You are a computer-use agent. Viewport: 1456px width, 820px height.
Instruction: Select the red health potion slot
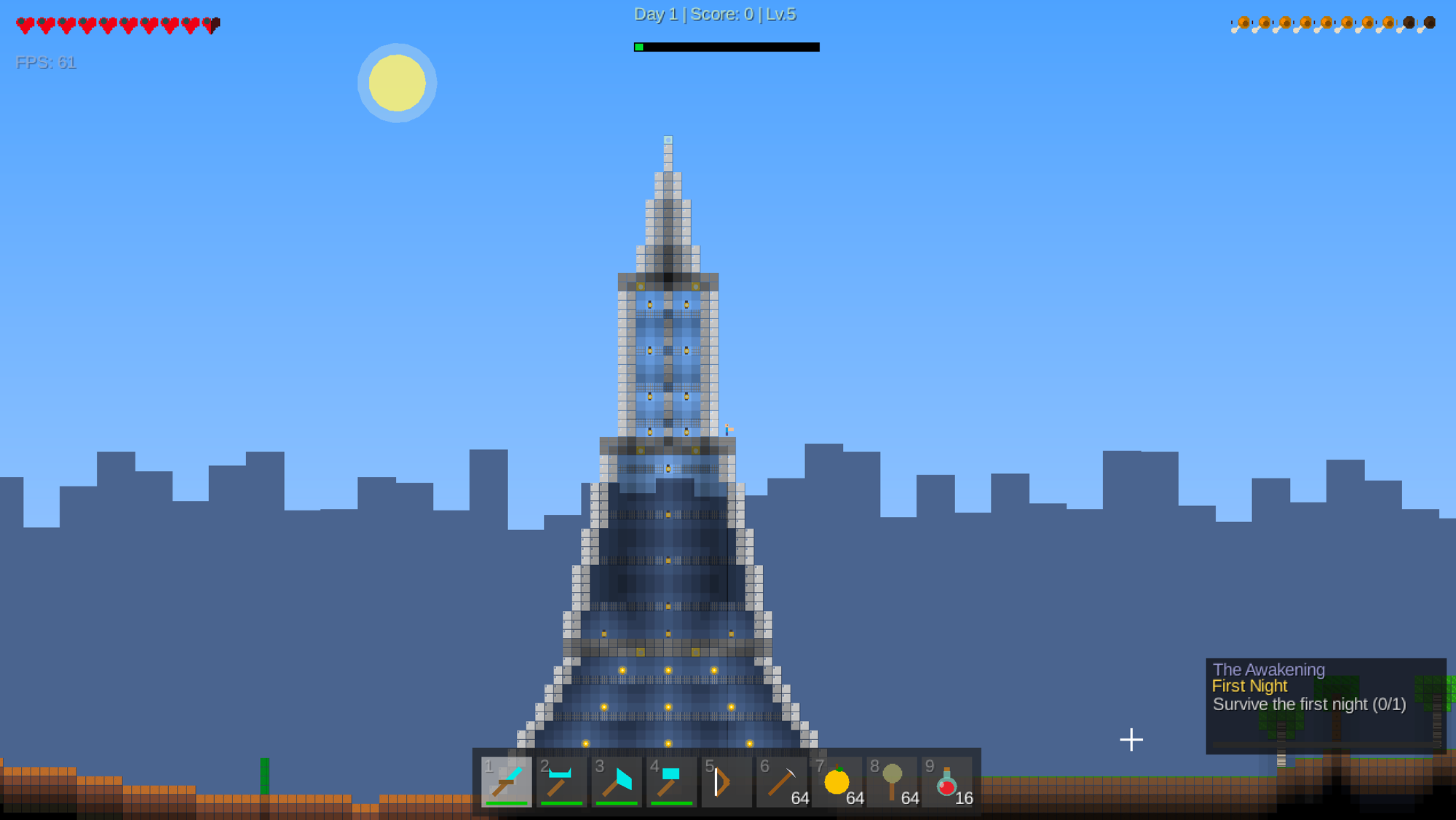947,781
